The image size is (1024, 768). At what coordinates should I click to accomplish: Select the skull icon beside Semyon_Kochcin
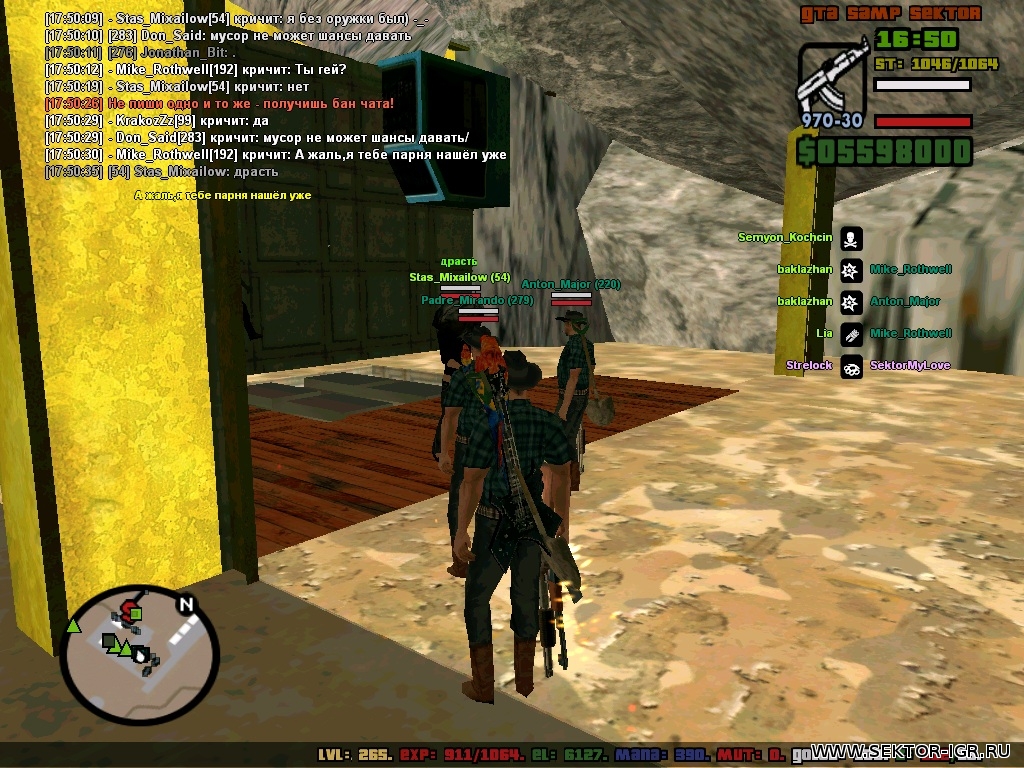coord(851,238)
